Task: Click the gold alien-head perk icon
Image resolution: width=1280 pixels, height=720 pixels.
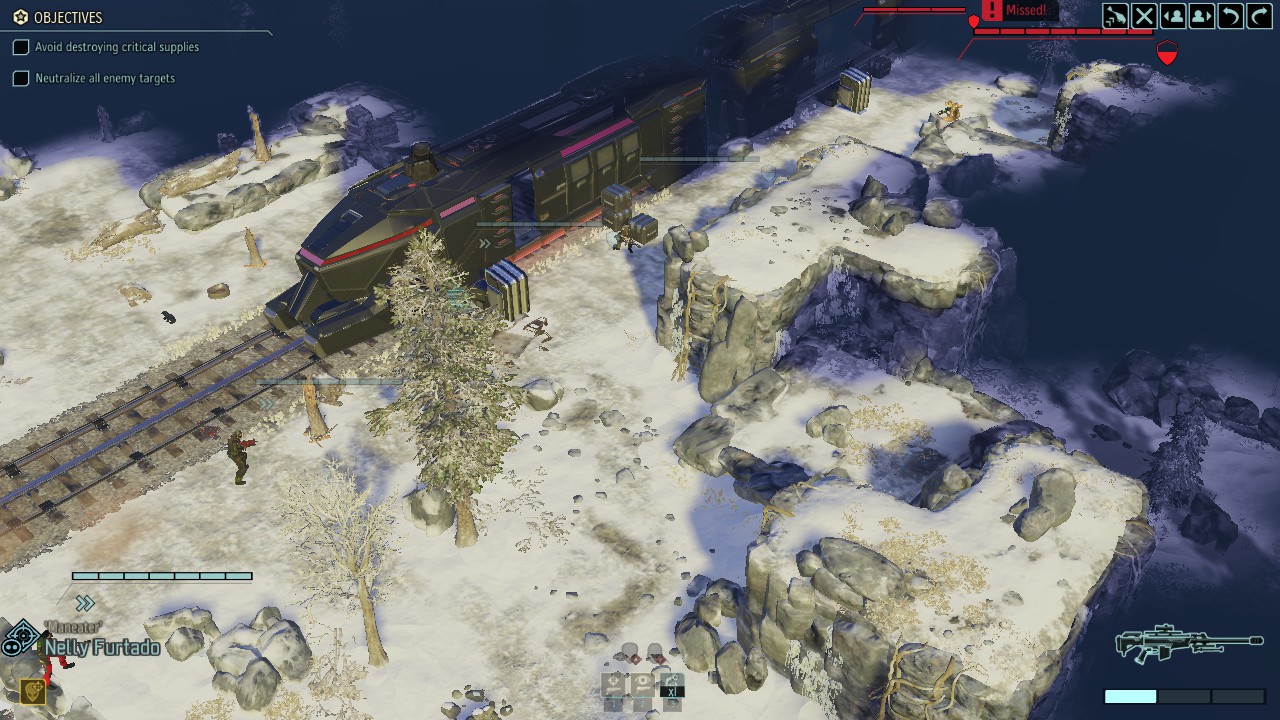Action: pyautogui.click(x=33, y=691)
